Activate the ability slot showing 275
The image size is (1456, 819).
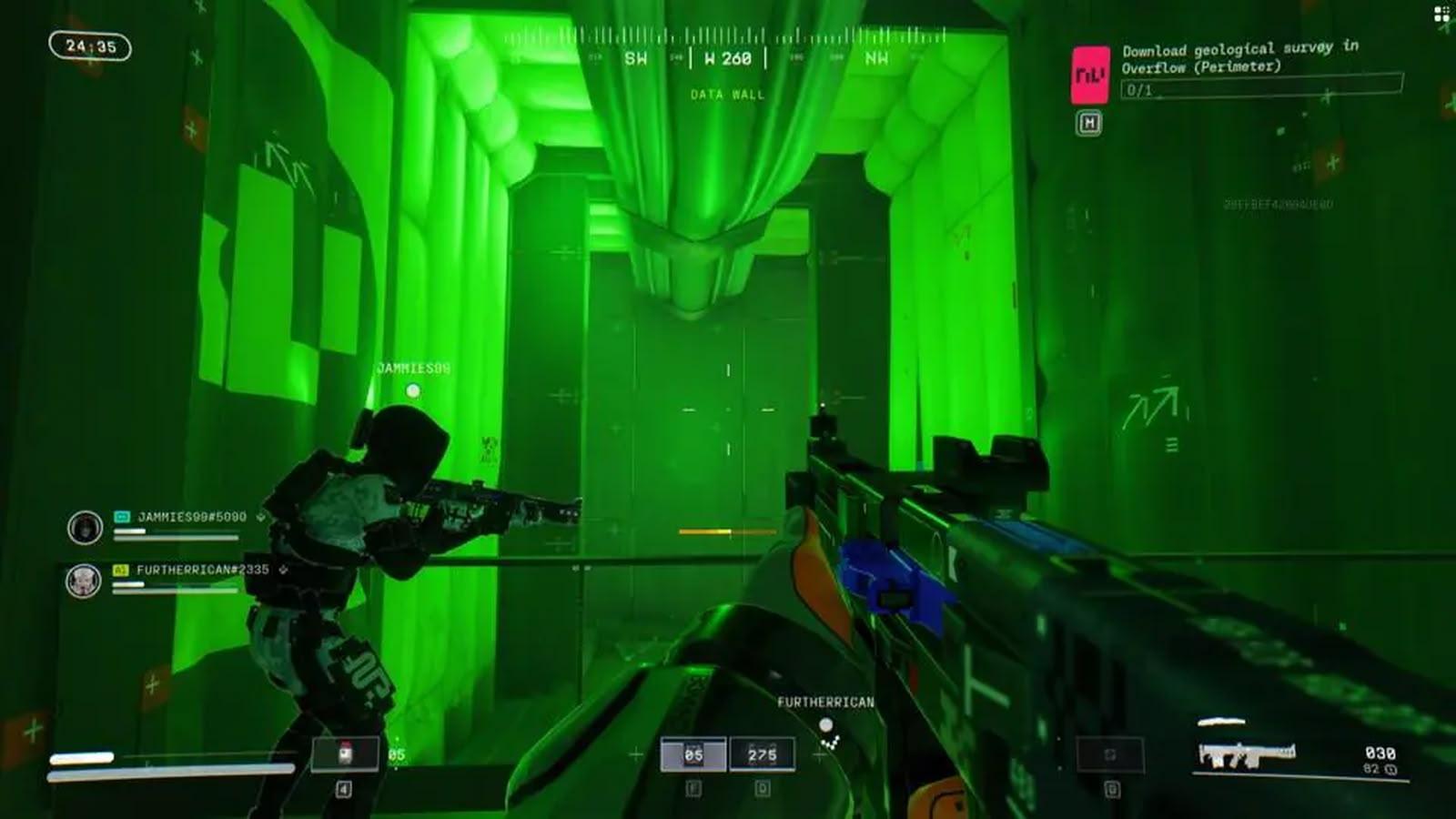coord(762,754)
